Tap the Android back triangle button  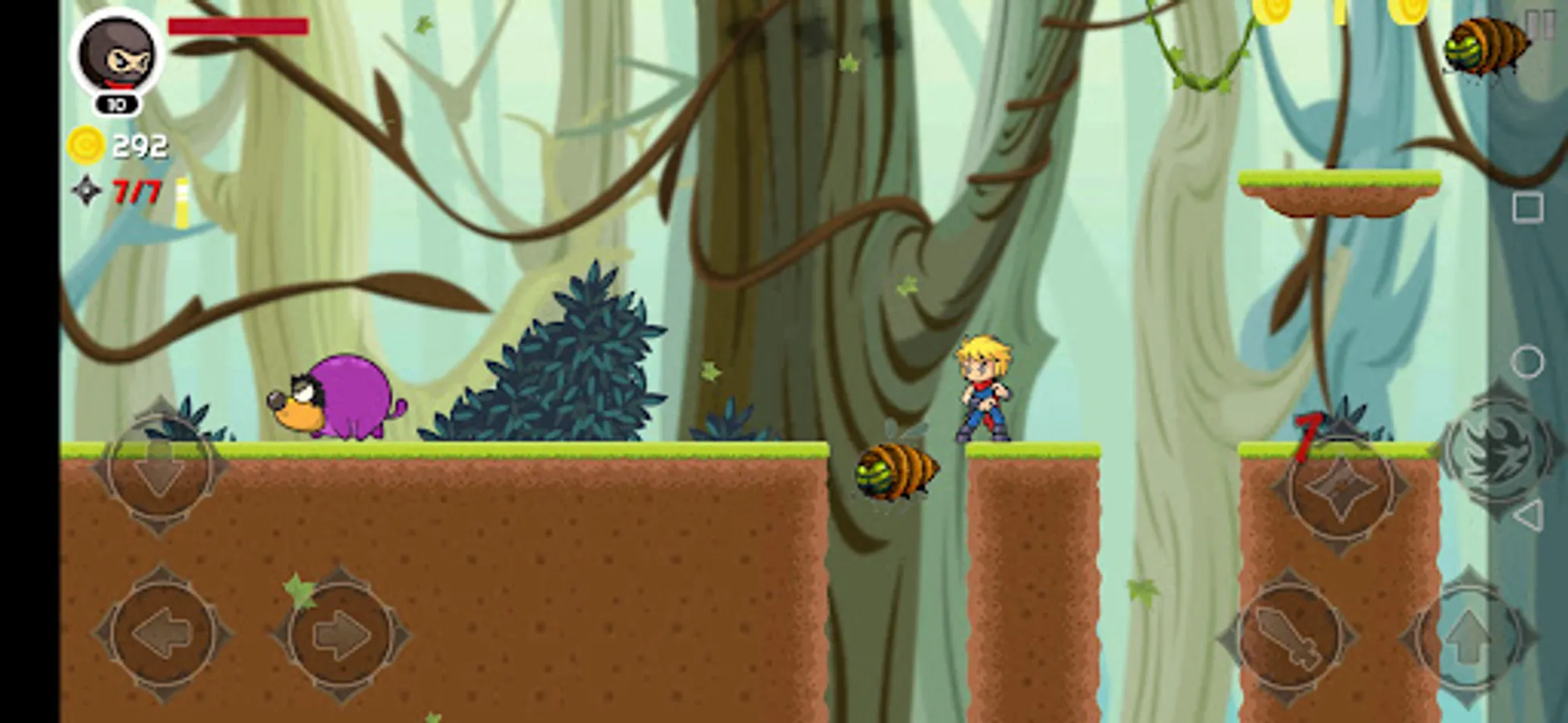tap(1529, 514)
